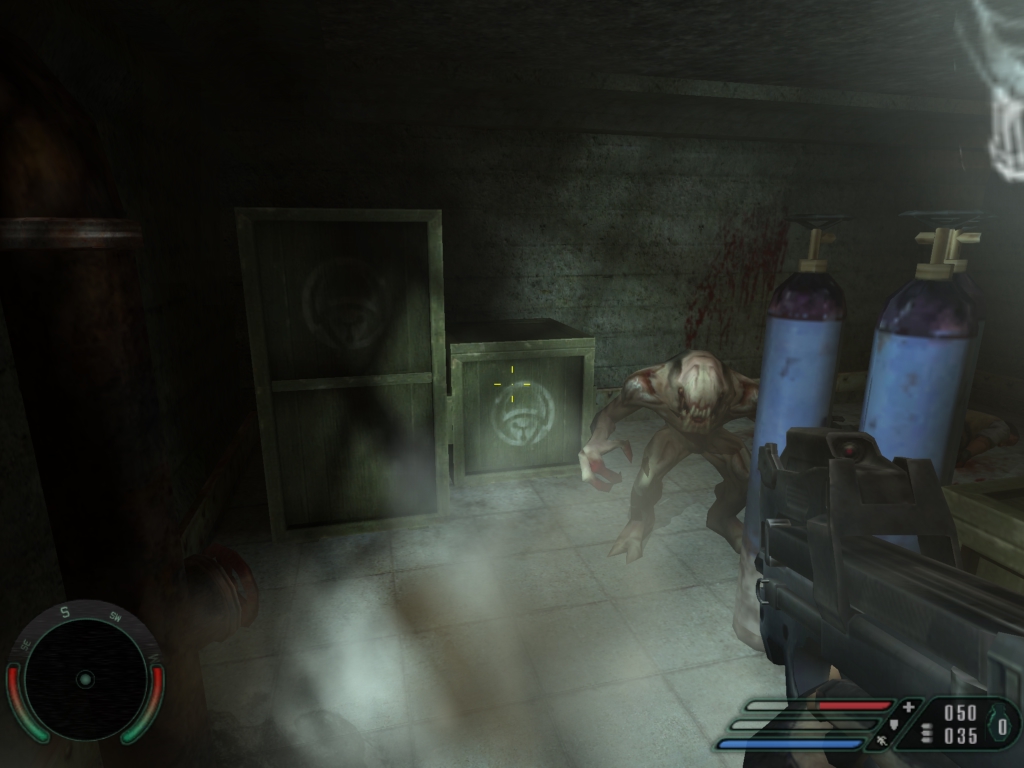Click the armor shield icon

point(895,723)
